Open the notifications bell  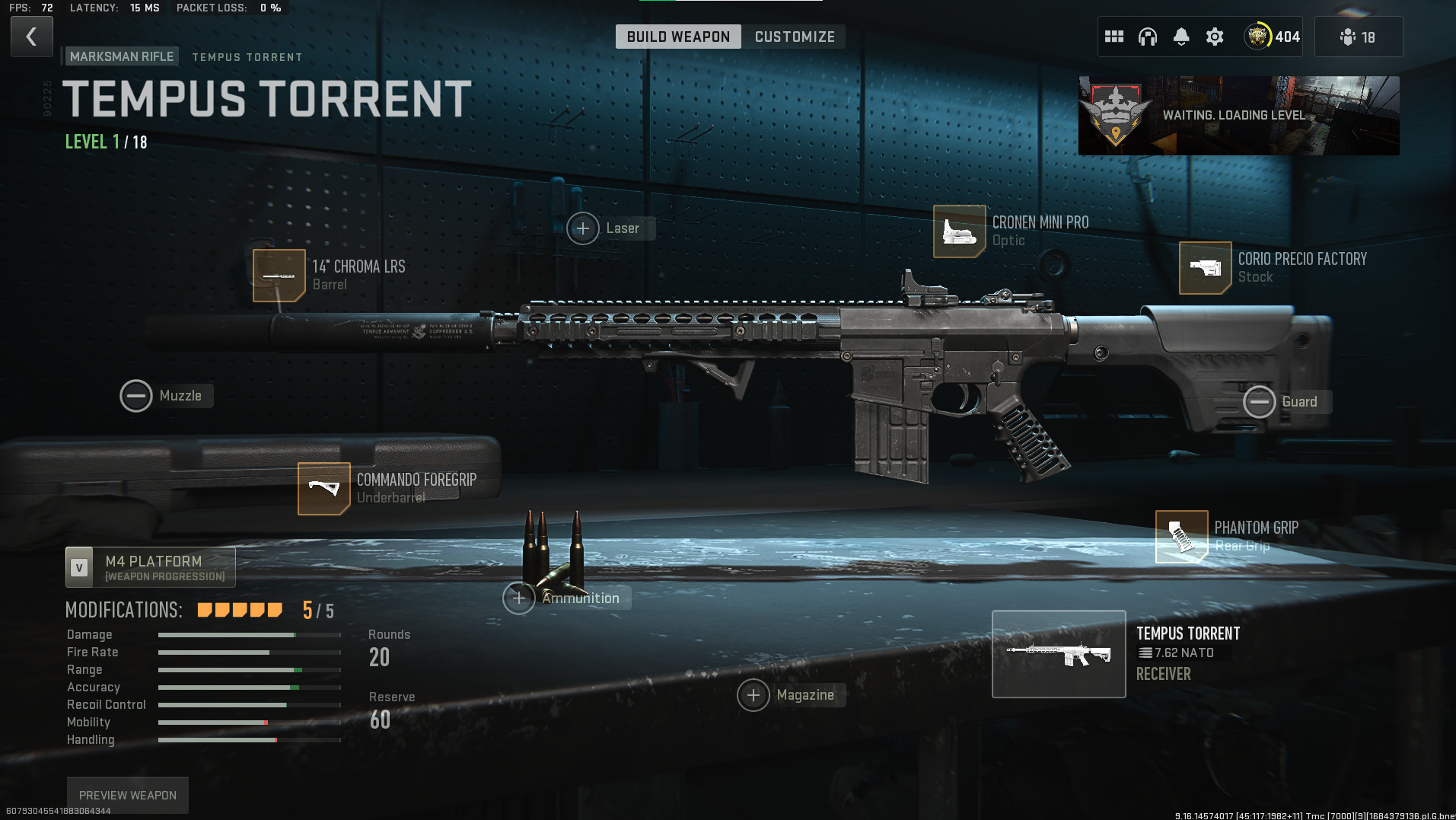(1180, 37)
